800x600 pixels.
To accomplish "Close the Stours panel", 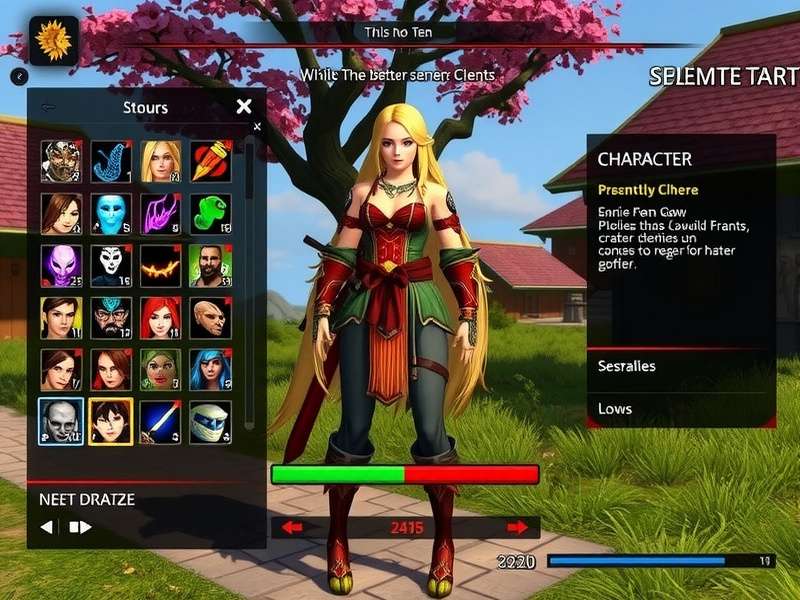I will click(x=244, y=106).
